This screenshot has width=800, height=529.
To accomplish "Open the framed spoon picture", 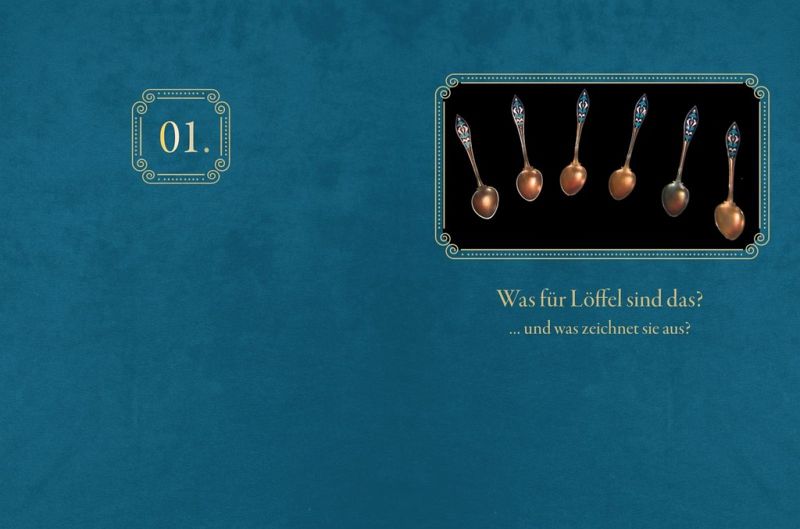I will 601,166.
